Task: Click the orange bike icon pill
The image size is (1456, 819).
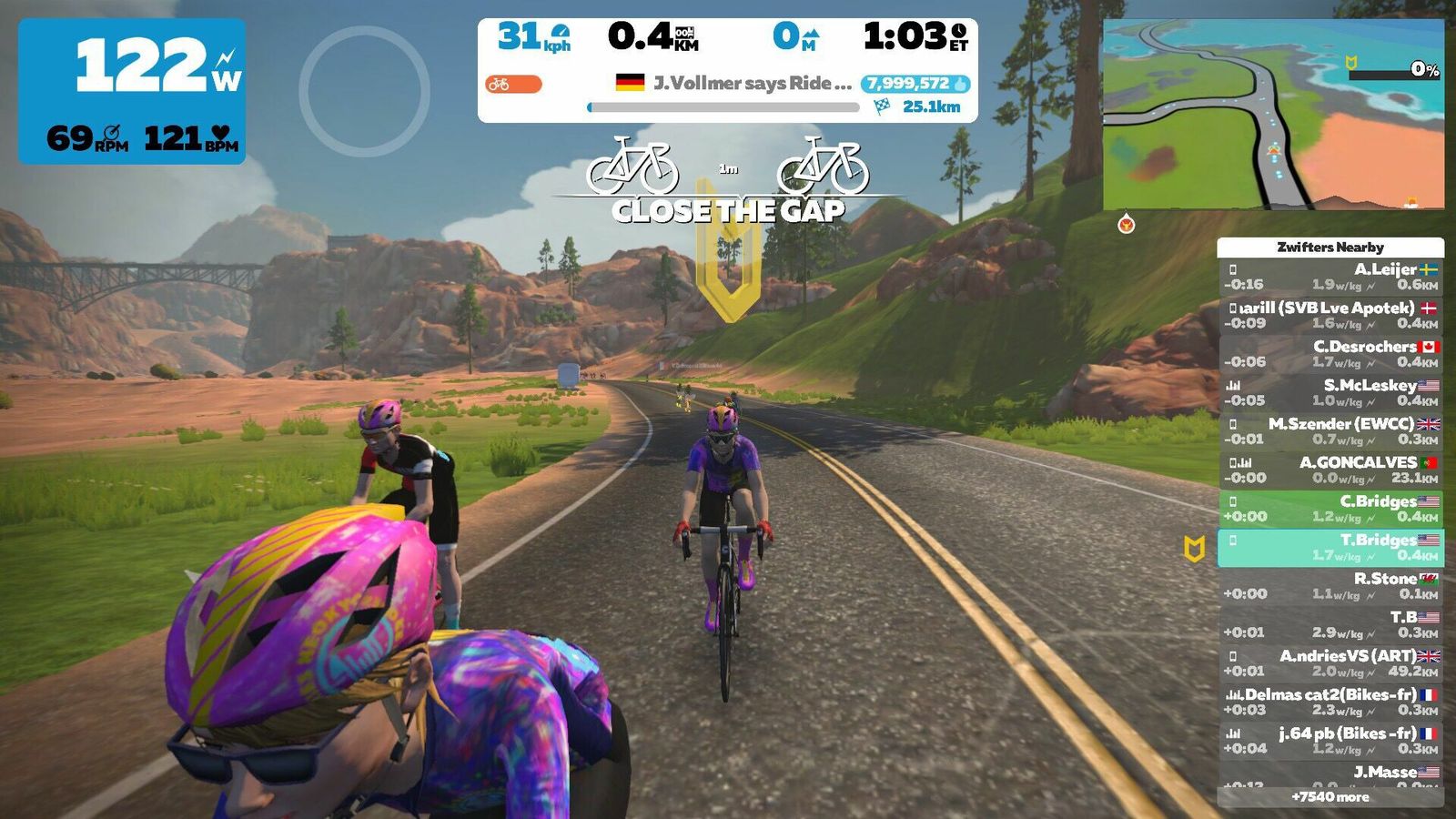Action: click(513, 85)
